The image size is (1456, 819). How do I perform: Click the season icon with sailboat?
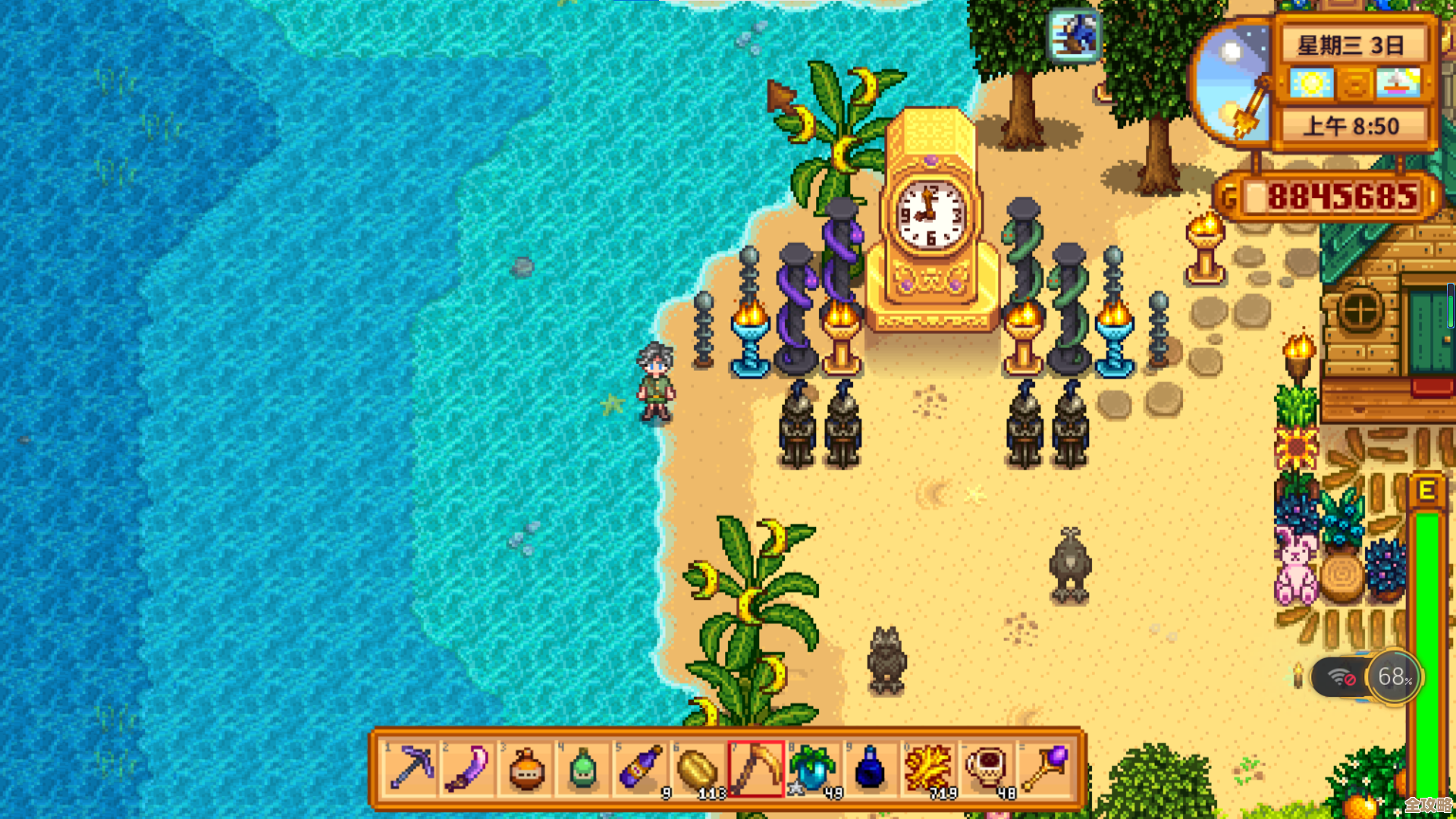(1398, 83)
